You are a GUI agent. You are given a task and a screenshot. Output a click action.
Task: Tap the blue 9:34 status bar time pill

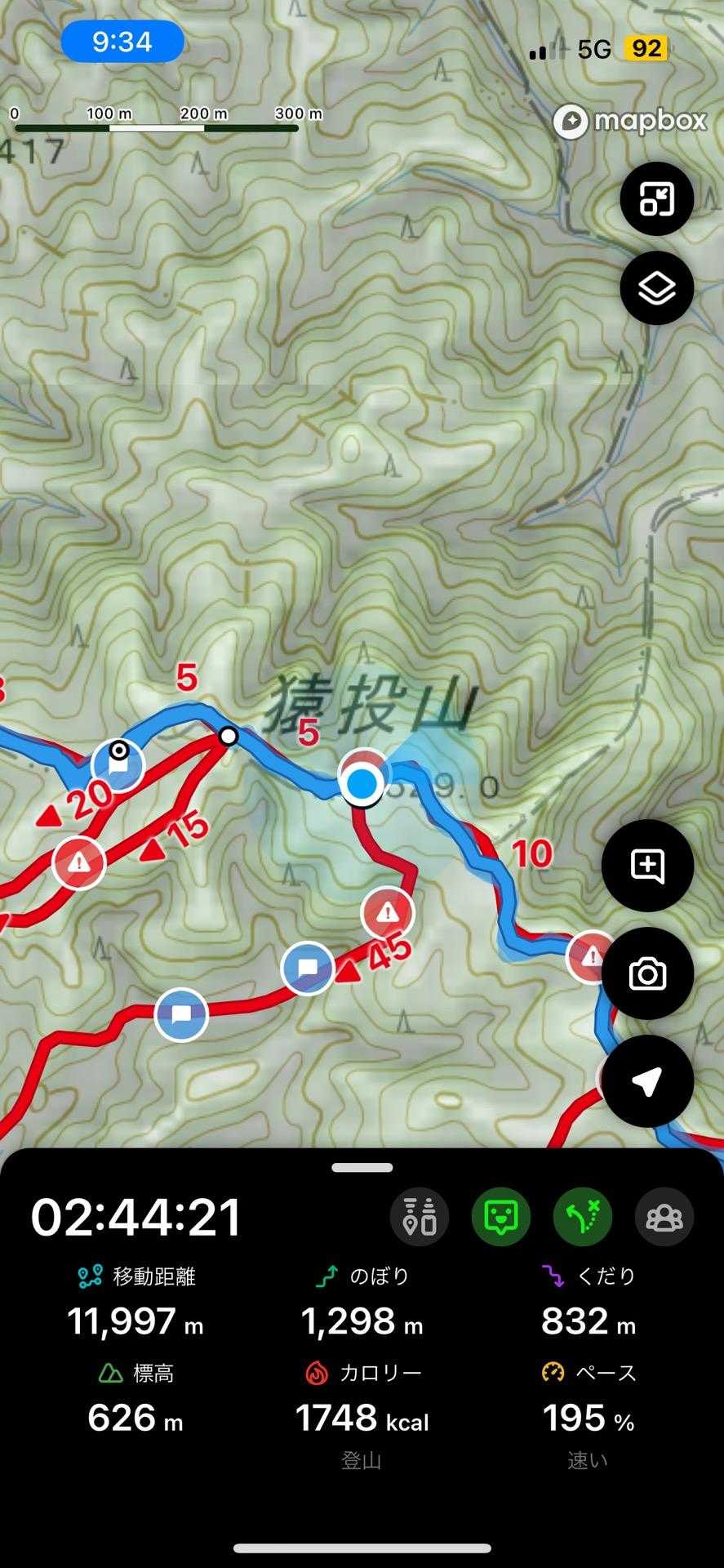coord(122,41)
